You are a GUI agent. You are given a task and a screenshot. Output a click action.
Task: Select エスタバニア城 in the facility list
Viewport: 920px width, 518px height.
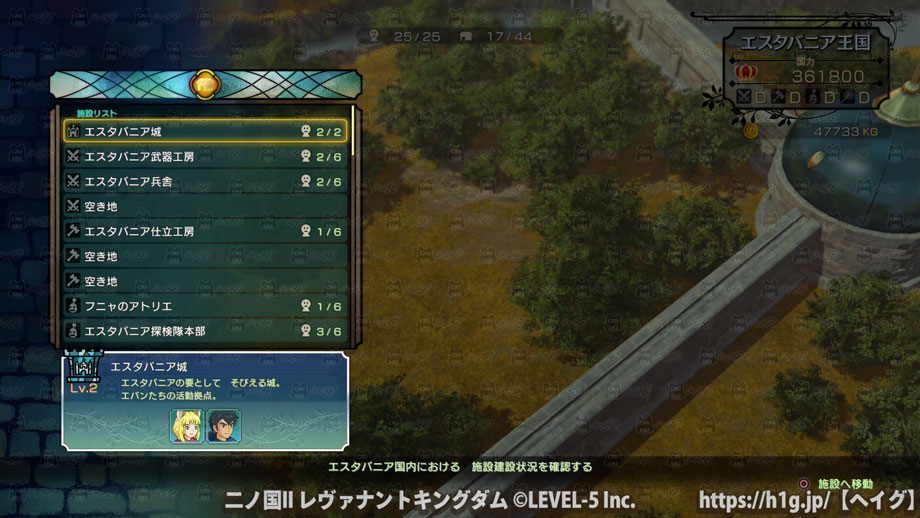click(x=205, y=132)
